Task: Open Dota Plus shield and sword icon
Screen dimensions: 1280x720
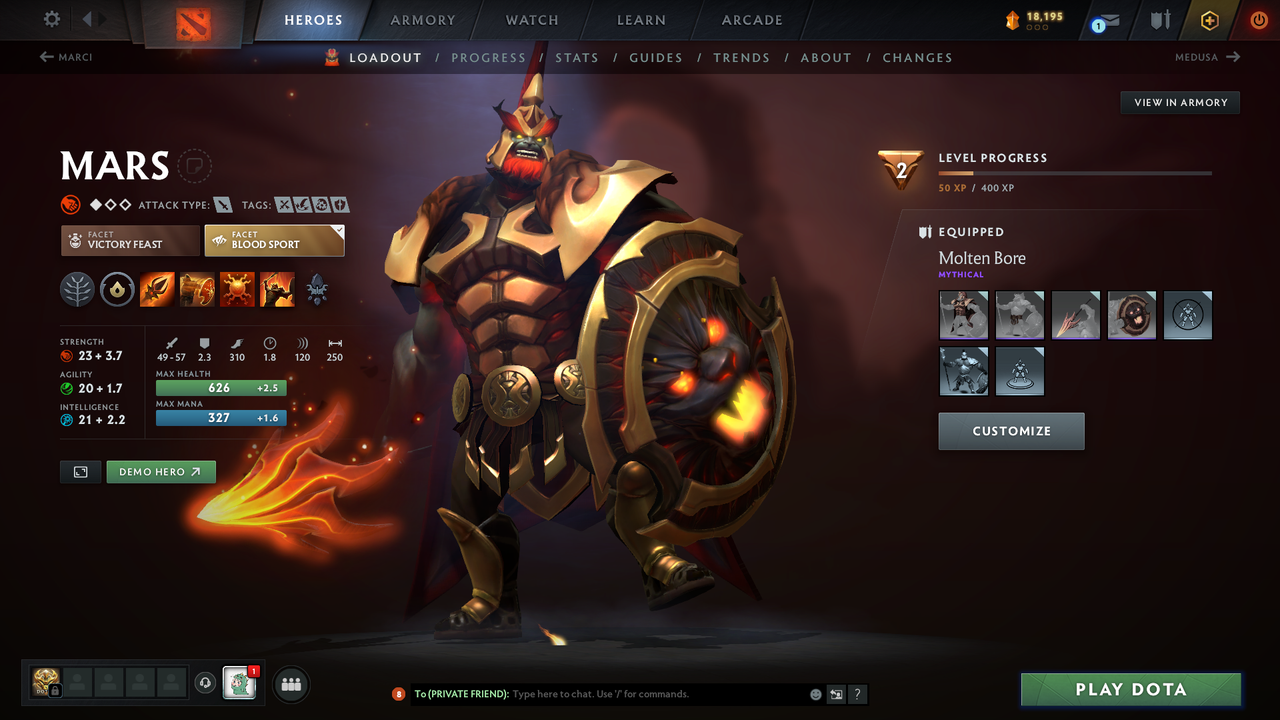Action: click(x=1158, y=20)
